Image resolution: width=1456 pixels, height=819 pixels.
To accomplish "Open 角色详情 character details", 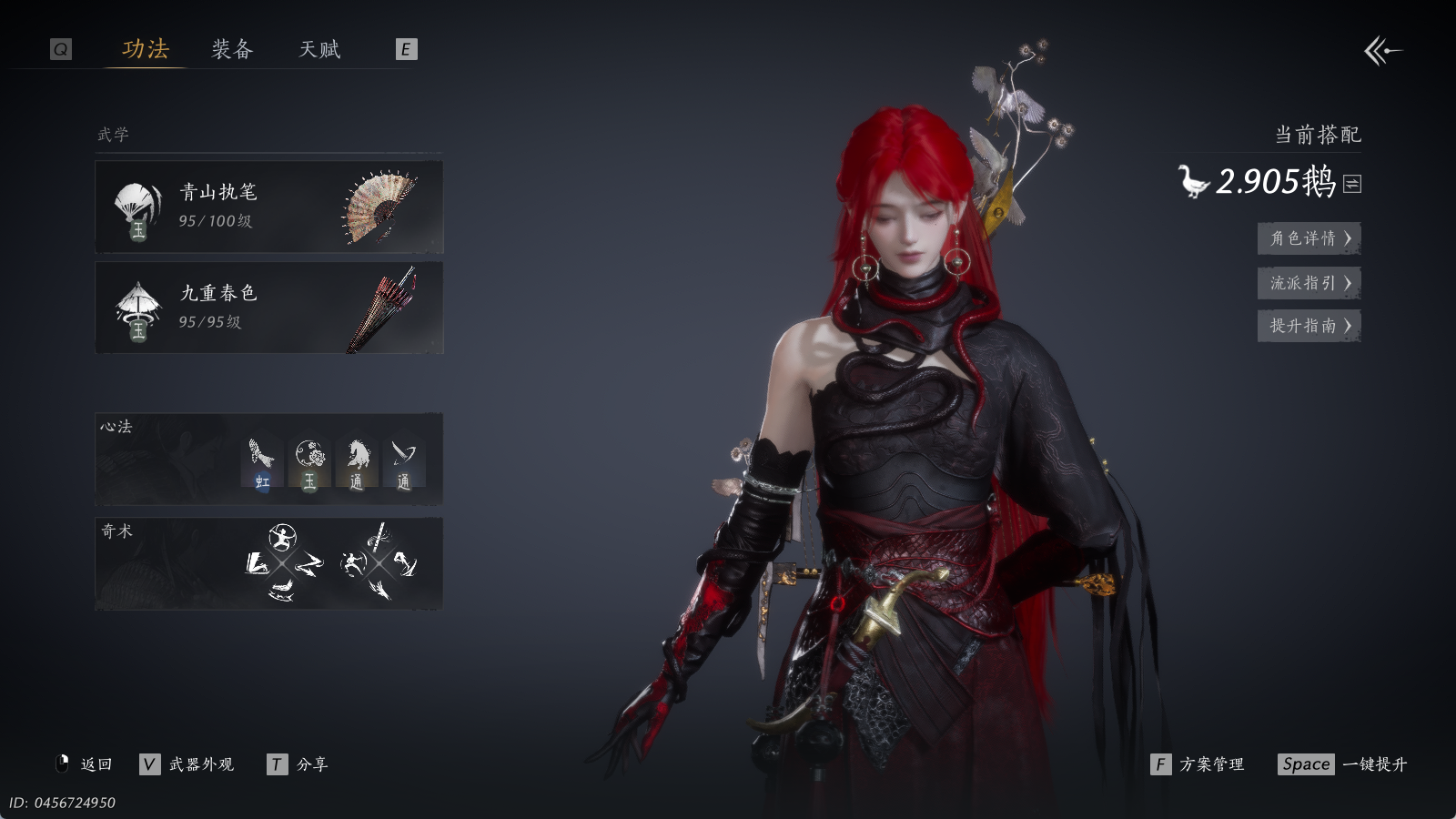I will (1309, 238).
